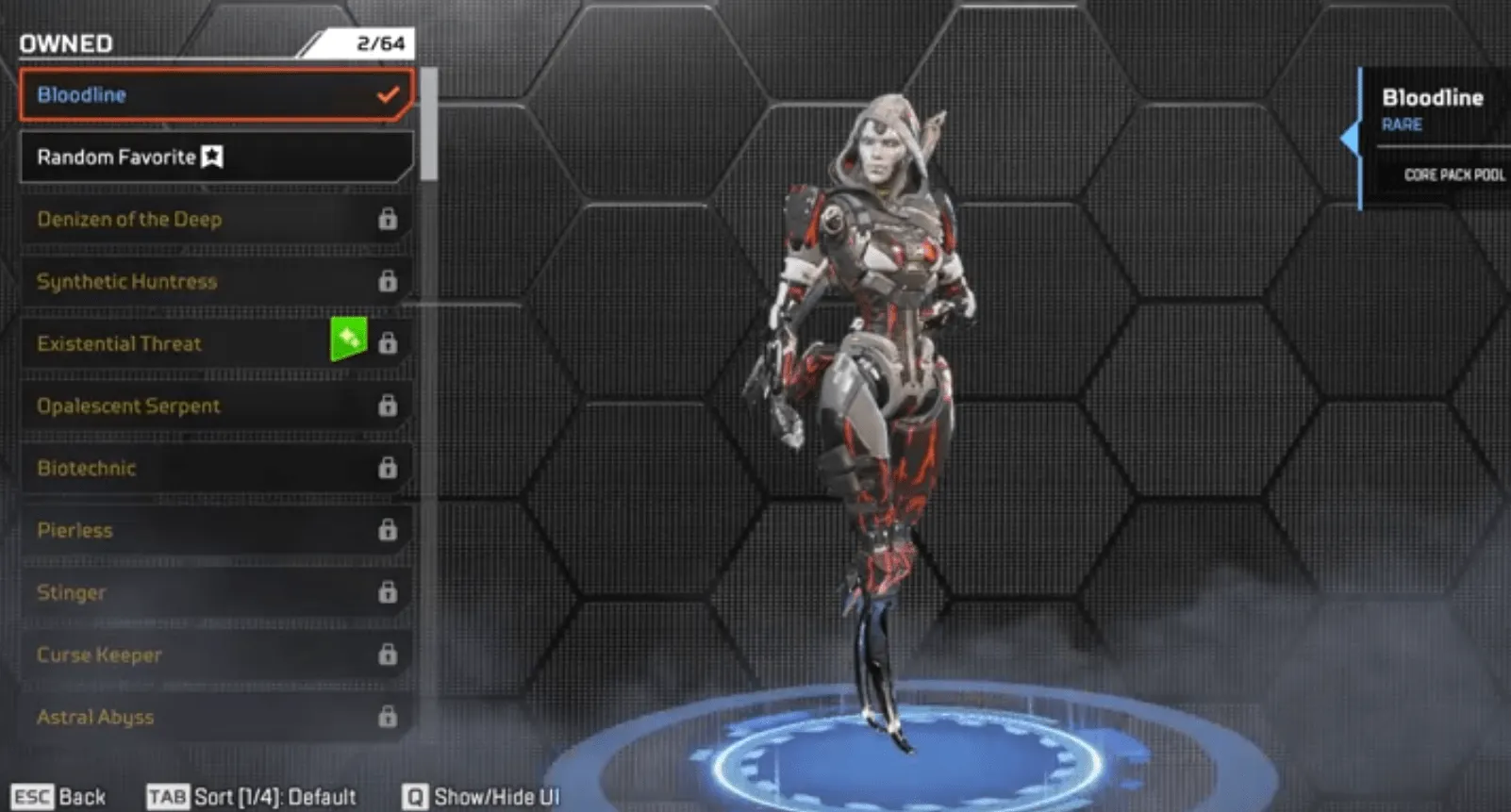The width and height of the screenshot is (1511, 812).
Task: Select the Biotechnic skin entry
Action: pyautogui.click(x=189, y=468)
